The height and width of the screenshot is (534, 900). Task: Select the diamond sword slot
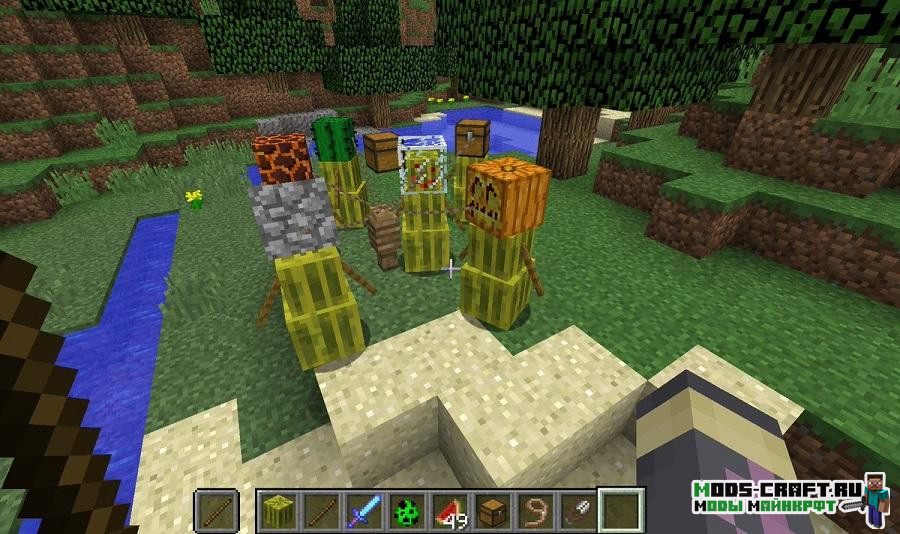pos(361,510)
